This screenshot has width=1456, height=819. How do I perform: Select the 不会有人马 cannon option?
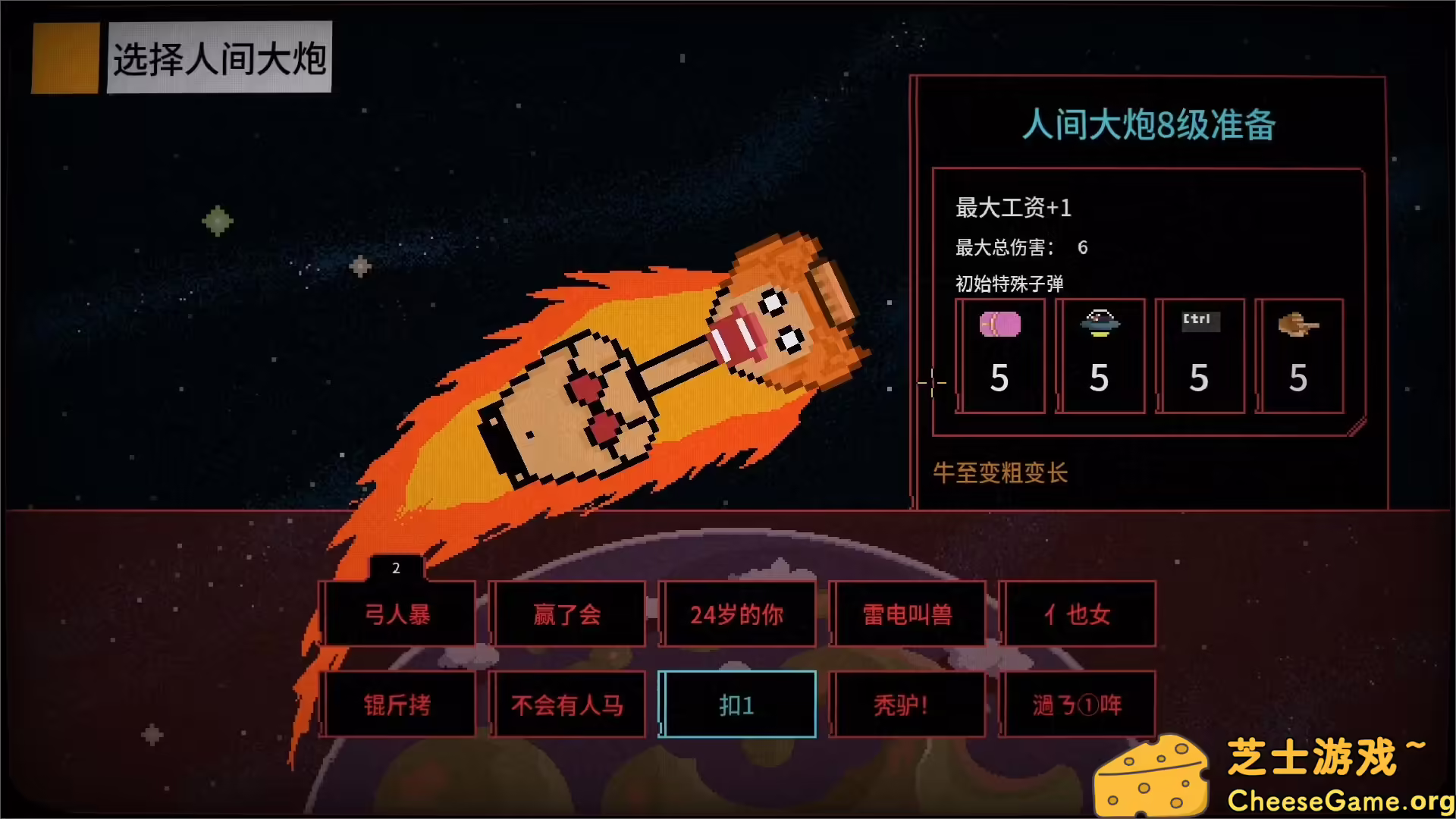pyautogui.click(x=569, y=704)
